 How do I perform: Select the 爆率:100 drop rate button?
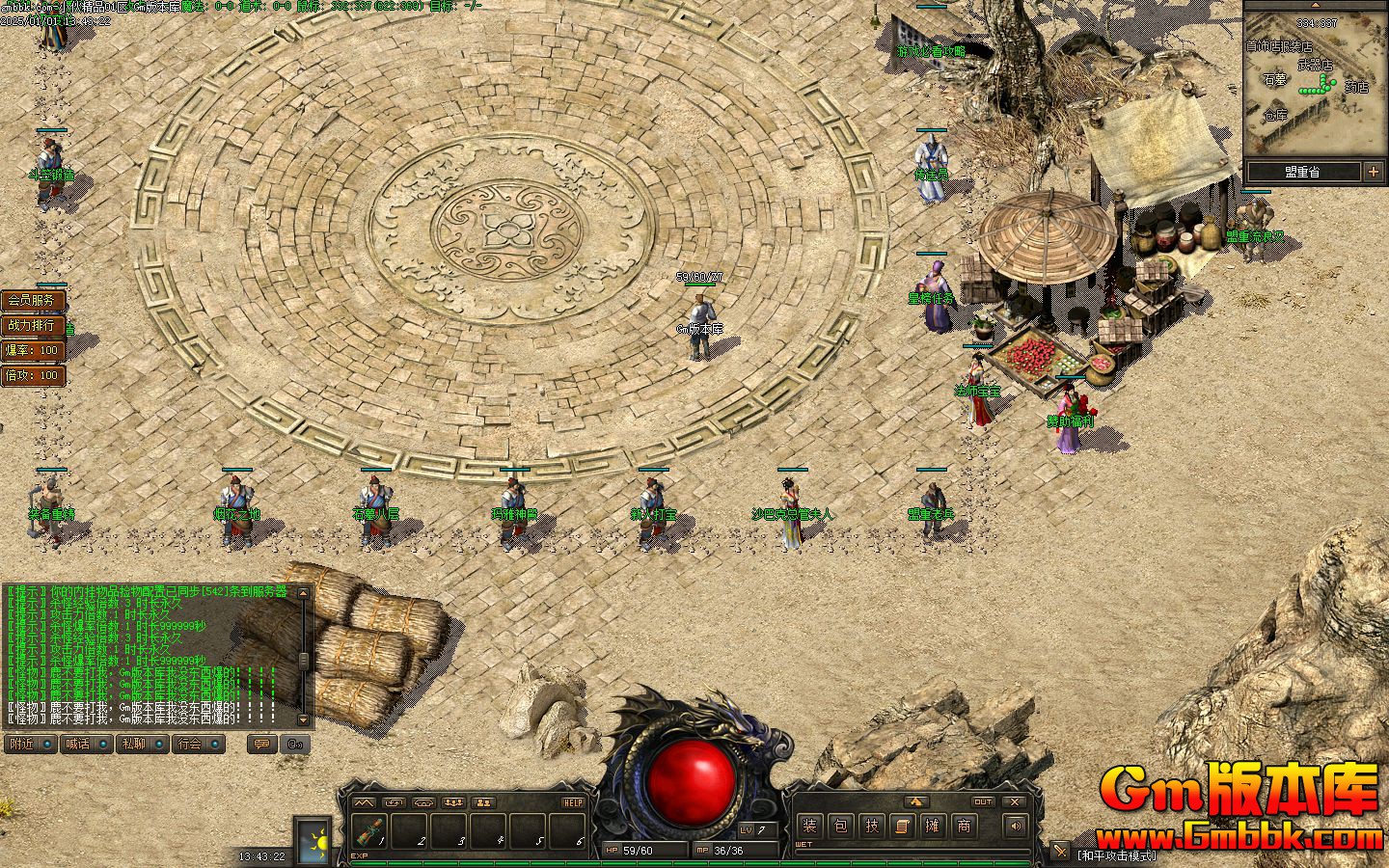pos(32,350)
